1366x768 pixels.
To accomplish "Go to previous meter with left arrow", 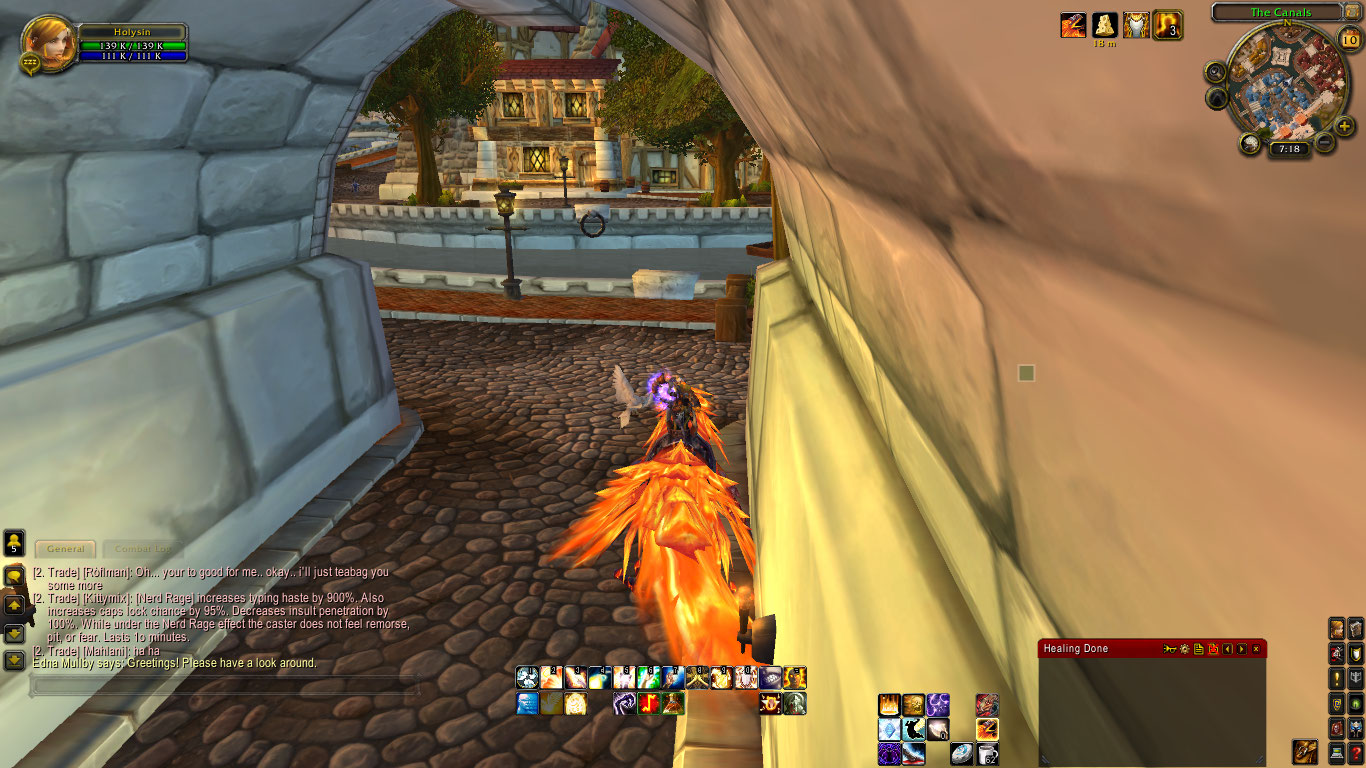I will coord(1228,649).
